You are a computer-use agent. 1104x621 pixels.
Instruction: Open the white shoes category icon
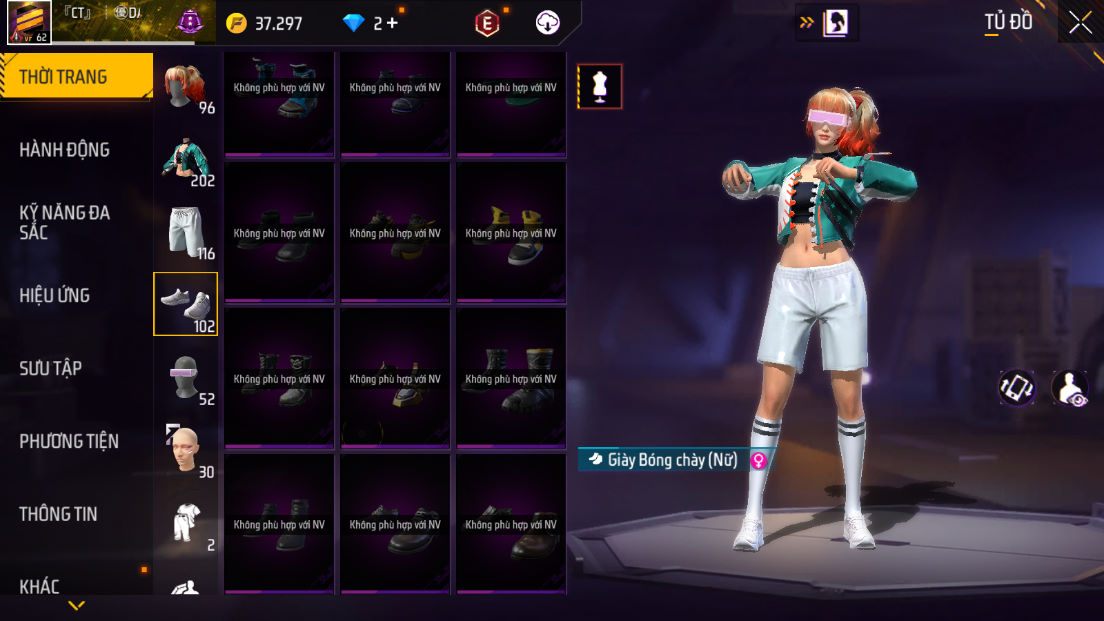[186, 304]
